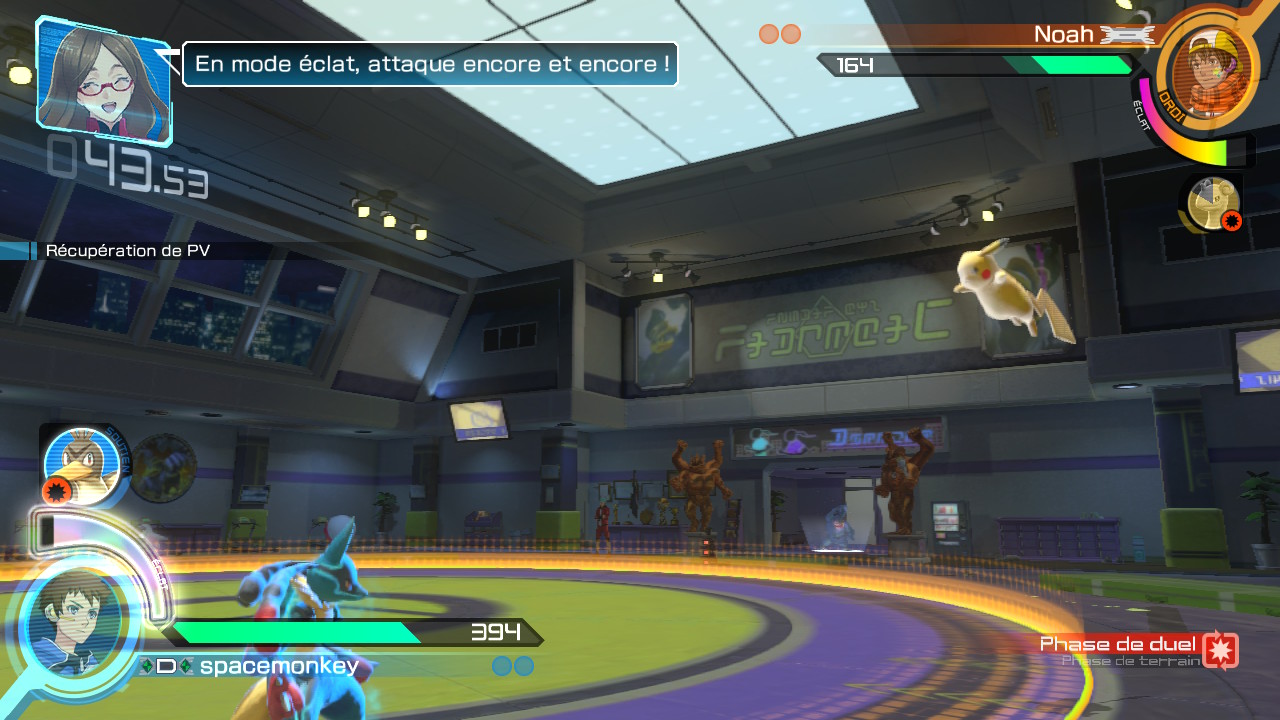
Task: Click the orange burst marker on Farfetch'd's icon
Action: pyautogui.click(x=57, y=490)
